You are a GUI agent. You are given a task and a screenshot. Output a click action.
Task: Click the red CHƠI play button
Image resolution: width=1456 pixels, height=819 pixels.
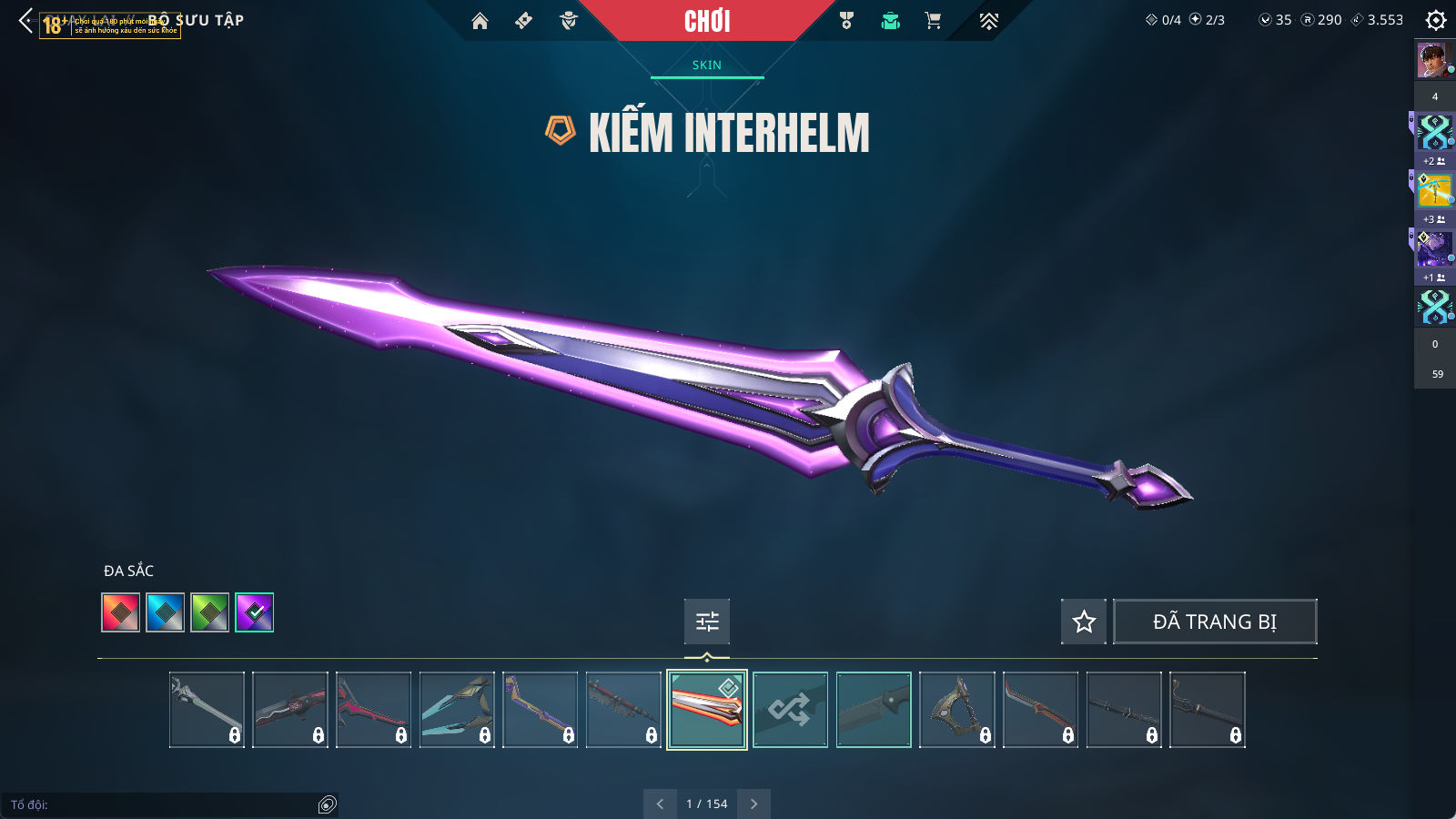(x=706, y=21)
